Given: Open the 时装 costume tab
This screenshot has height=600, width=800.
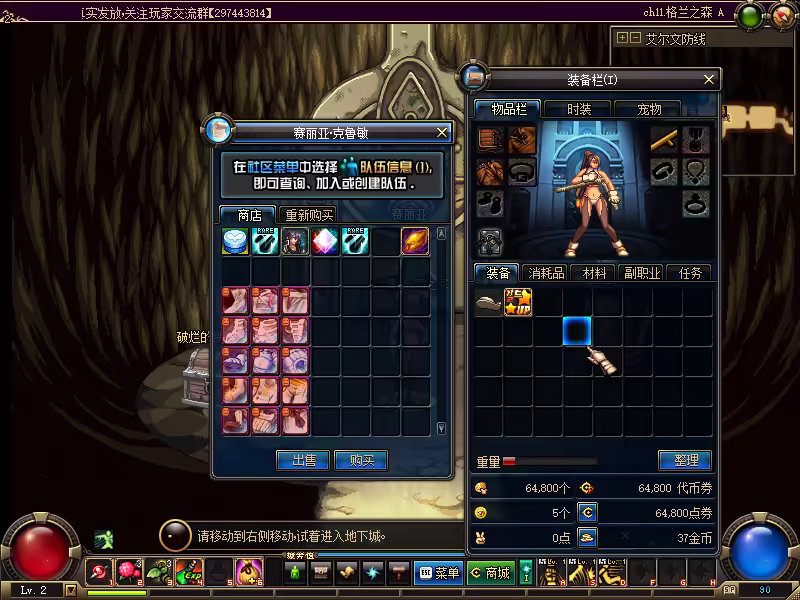Looking at the screenshot, I should [x=578, y=109].
